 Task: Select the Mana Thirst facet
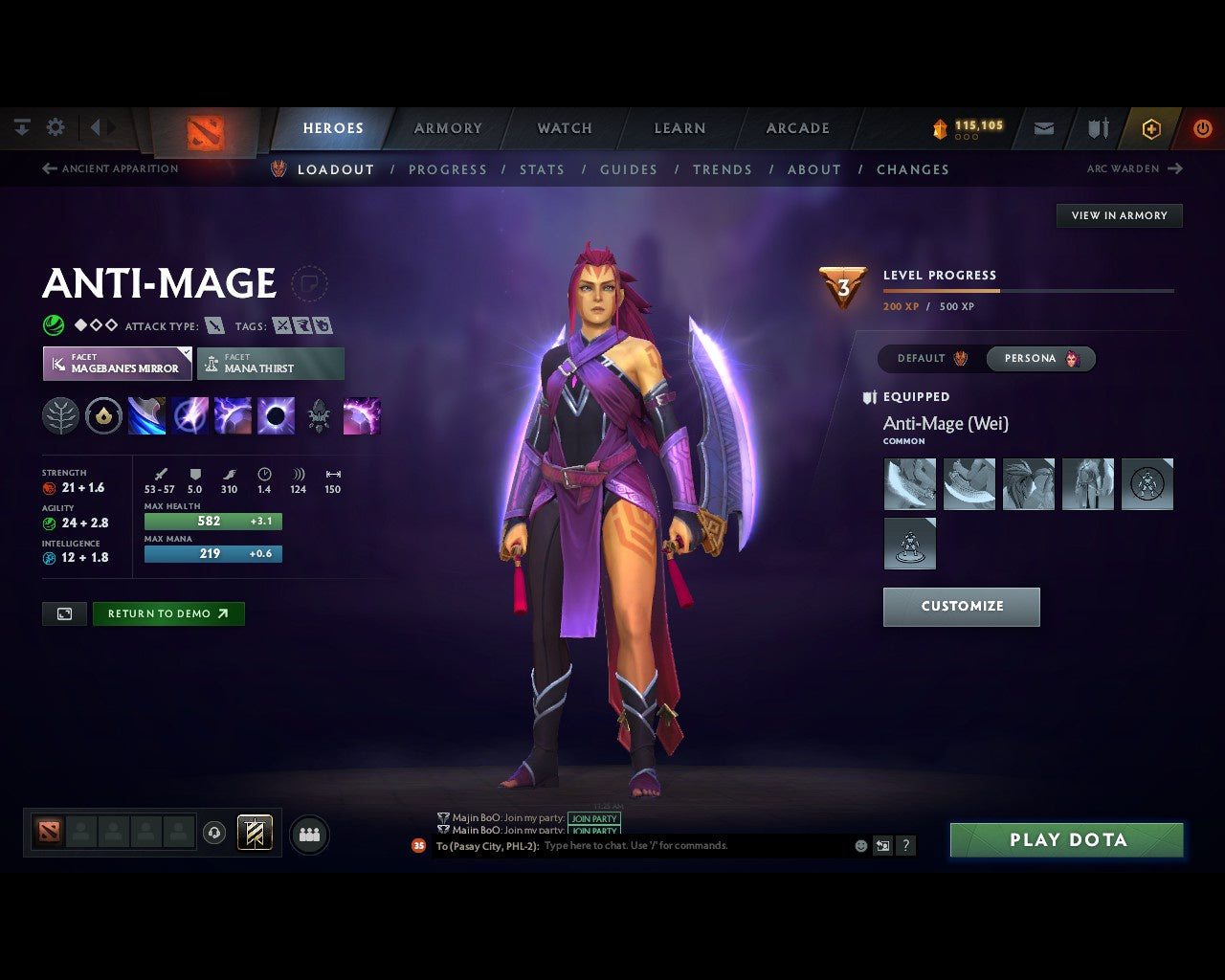point(271,363)
